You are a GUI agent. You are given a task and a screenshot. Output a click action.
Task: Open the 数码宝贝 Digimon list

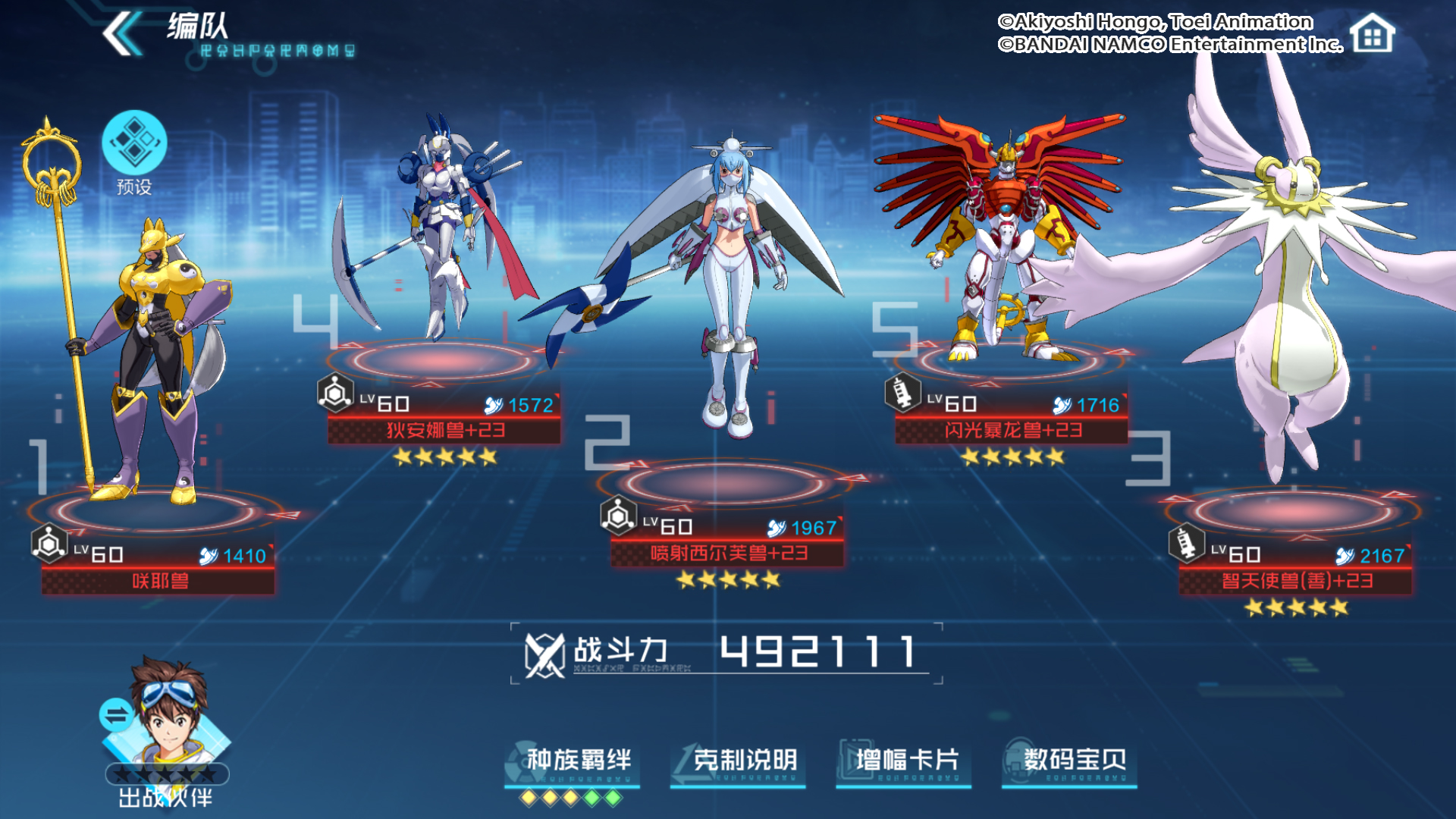point(1073,760)
